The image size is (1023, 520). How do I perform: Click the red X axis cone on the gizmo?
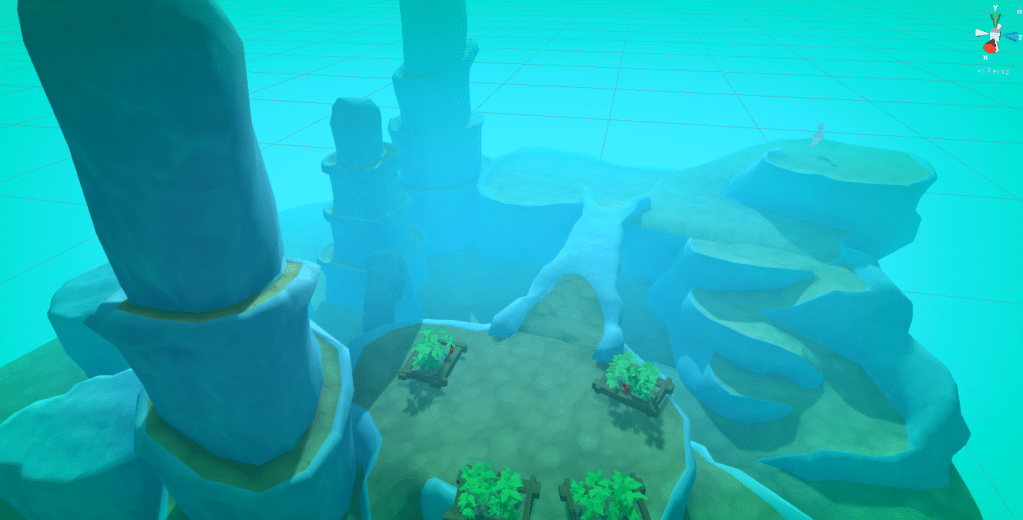coord(989,46)
